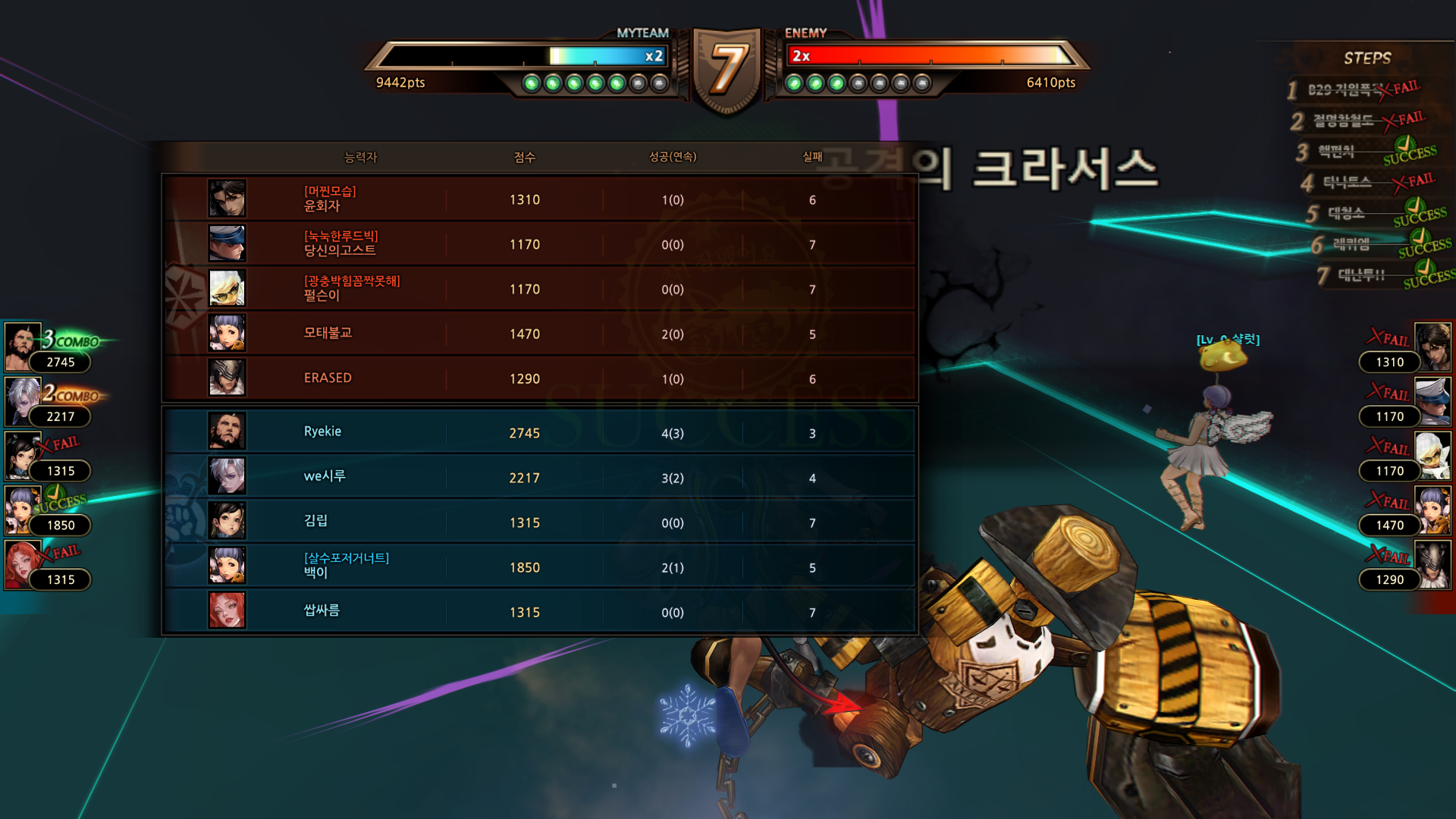The image size is (1456, 819).
Task: Click the 3 COMBO teammate portrait
Action: pos(22,347)
